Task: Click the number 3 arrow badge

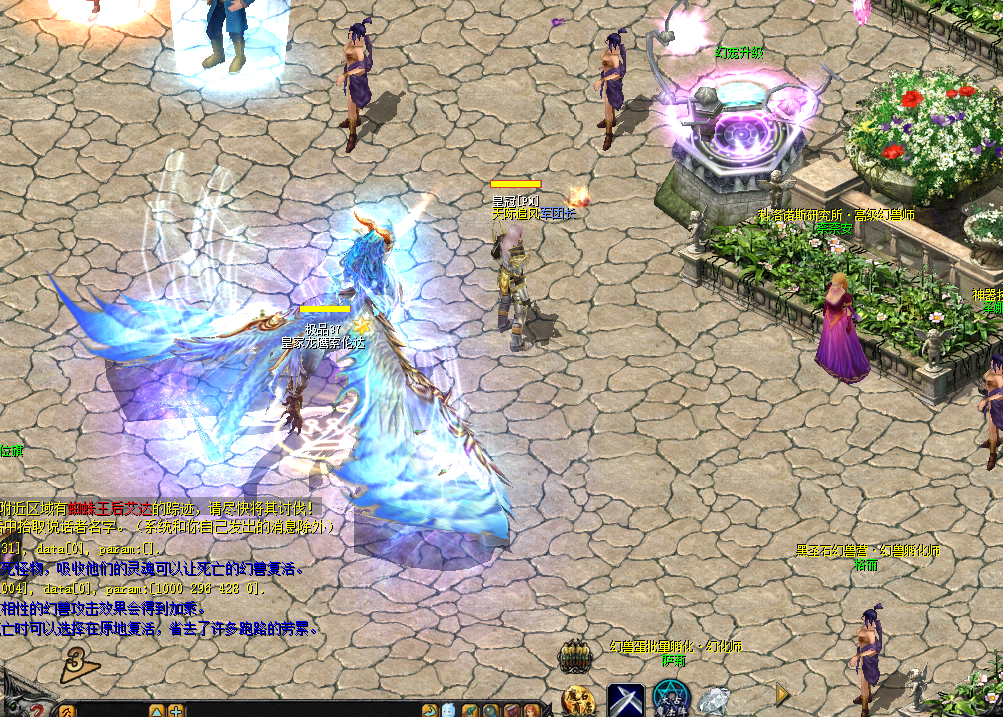Action: tap(76, 662)
